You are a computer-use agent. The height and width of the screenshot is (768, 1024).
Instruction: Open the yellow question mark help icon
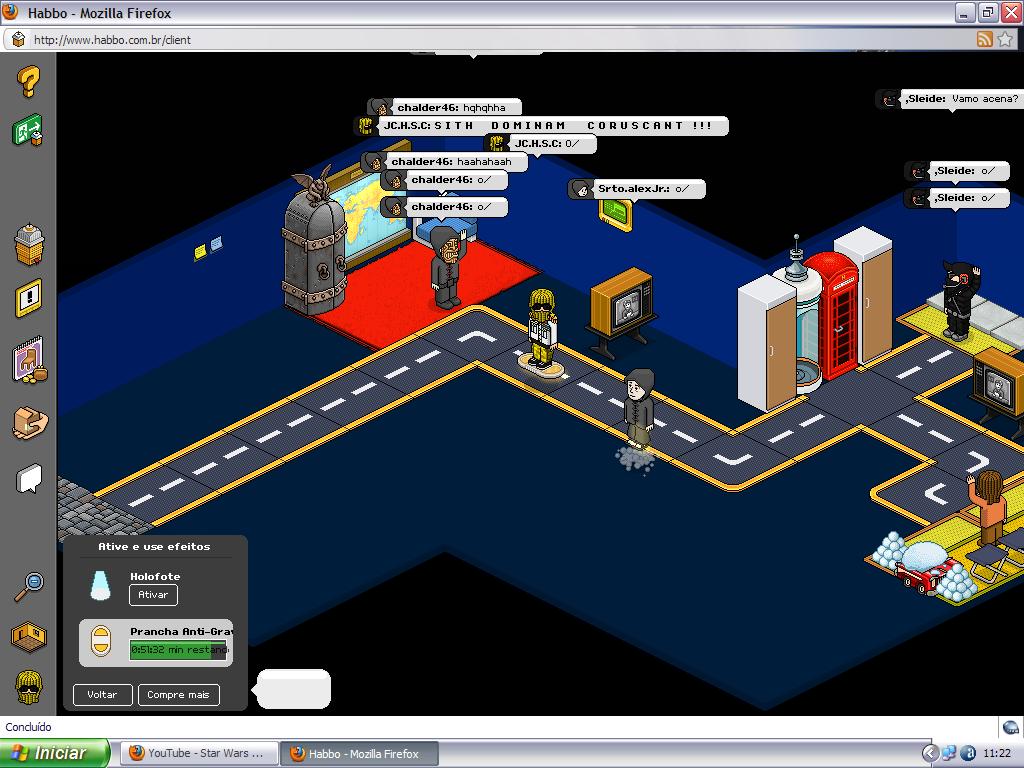coord(29,82)
